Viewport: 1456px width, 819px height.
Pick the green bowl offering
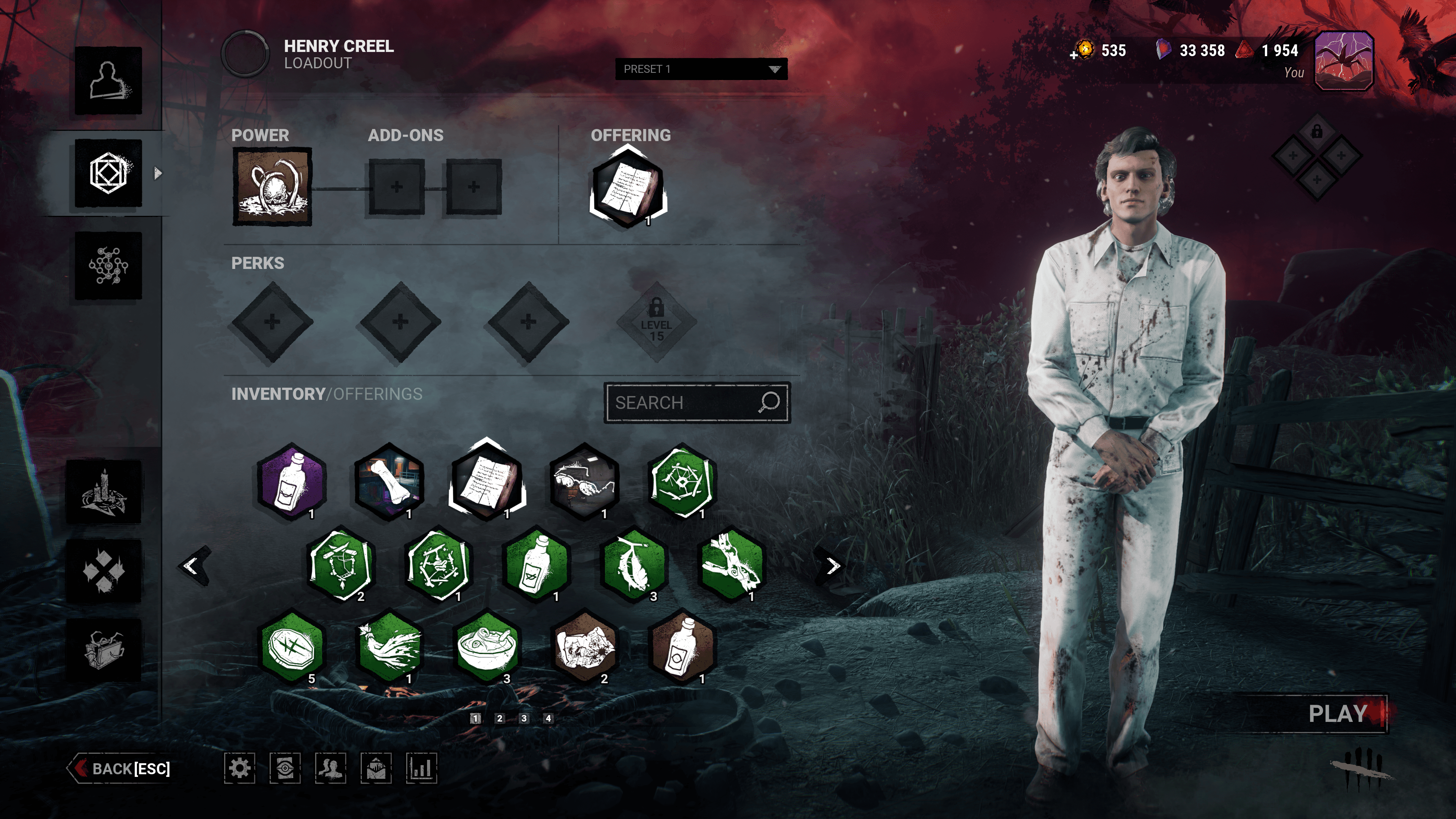pyautogui.click(x=487, y=647)
